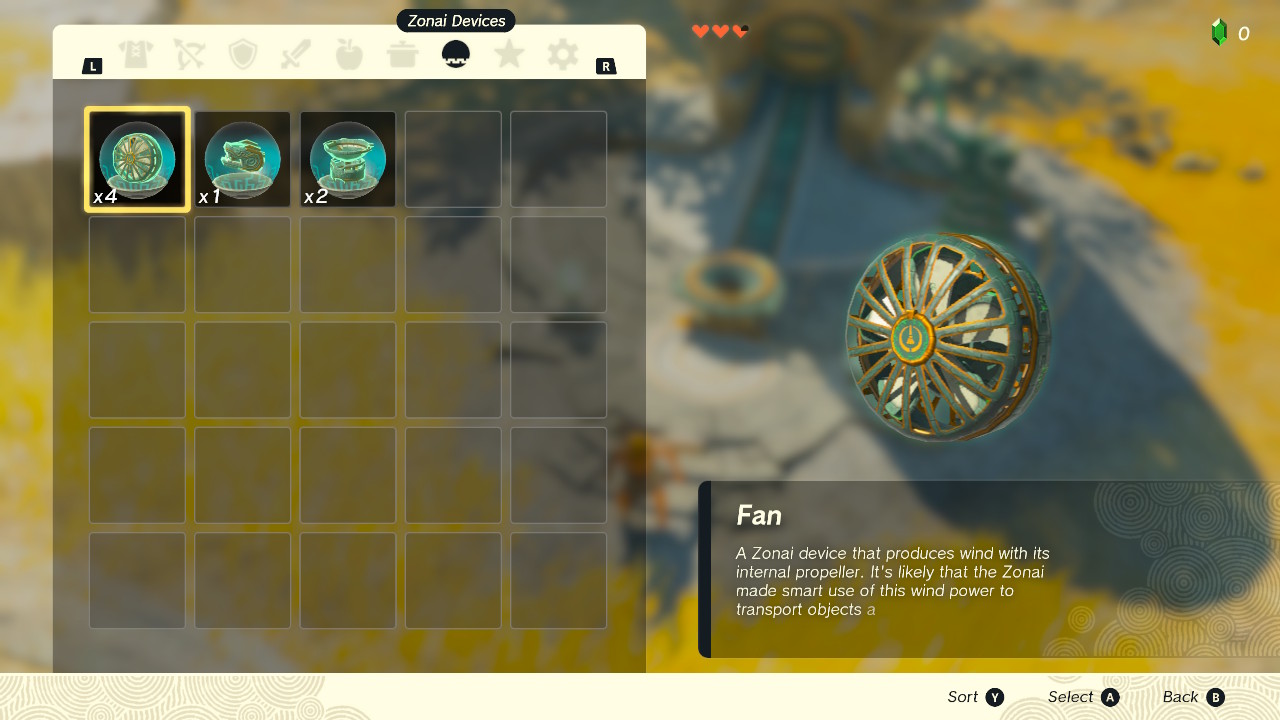Select the Portable Pot x2 device

coord(347,158)
